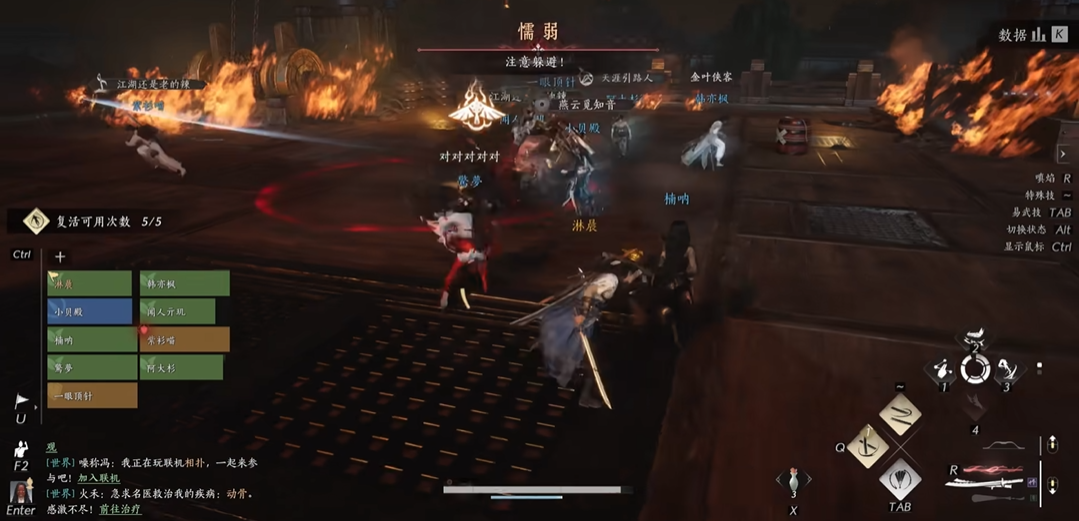
Task: Select party member 国人亓玑 in team list
Action: pyautogui.click(x=178, y=312)
